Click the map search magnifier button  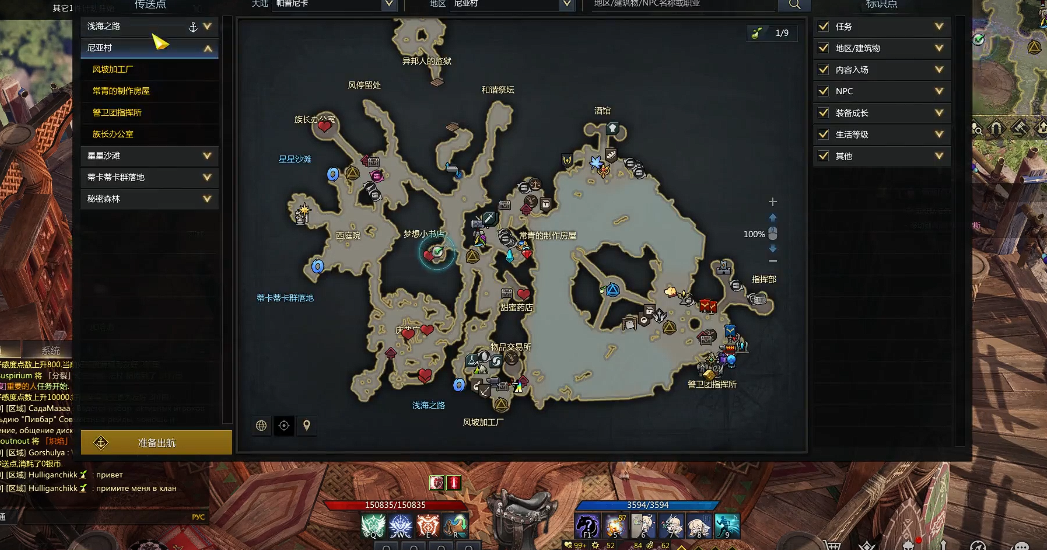click(x=796, y=5)
